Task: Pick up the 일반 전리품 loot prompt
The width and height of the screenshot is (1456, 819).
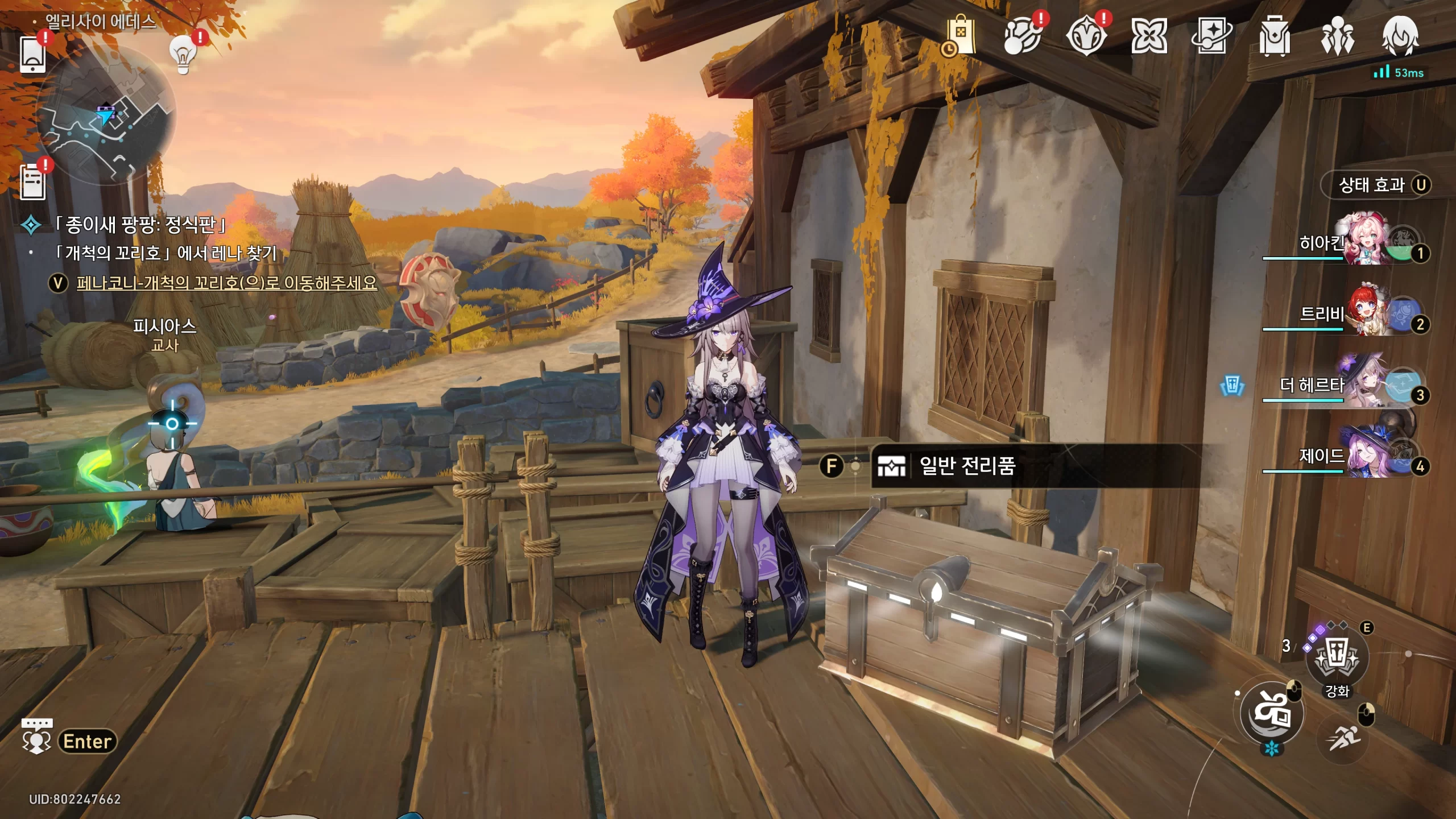Action: pos(967,466)
